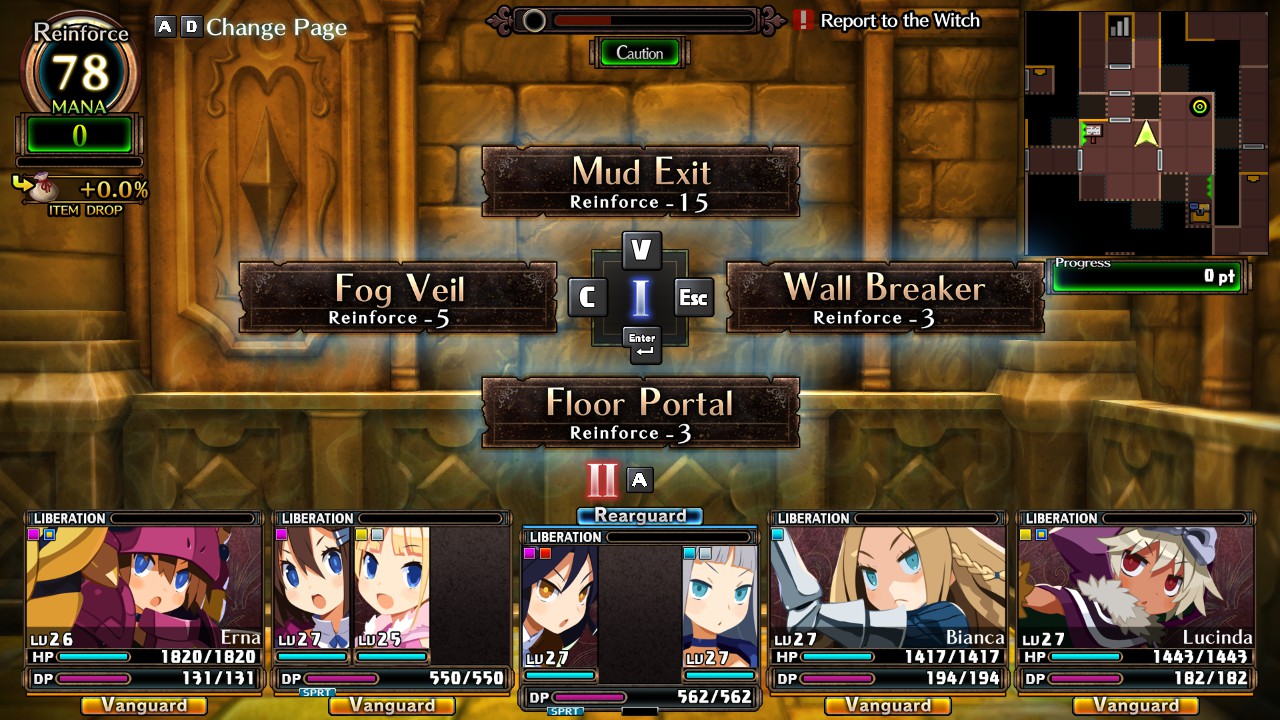
Task: Choose the Fog Veil option
Action: tap(398, 298)
